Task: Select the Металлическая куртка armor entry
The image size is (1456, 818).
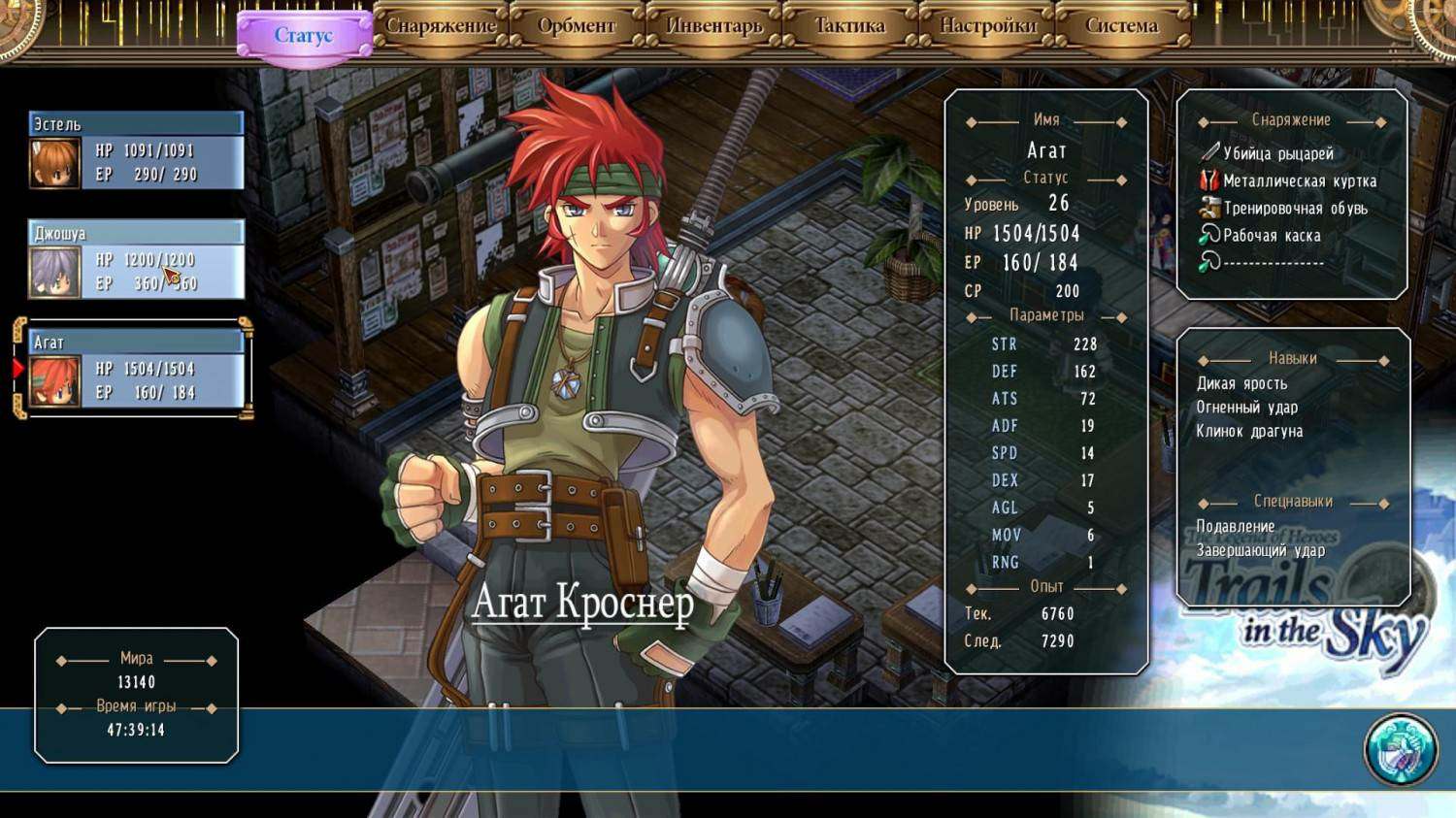Action: coord(1299,180)
